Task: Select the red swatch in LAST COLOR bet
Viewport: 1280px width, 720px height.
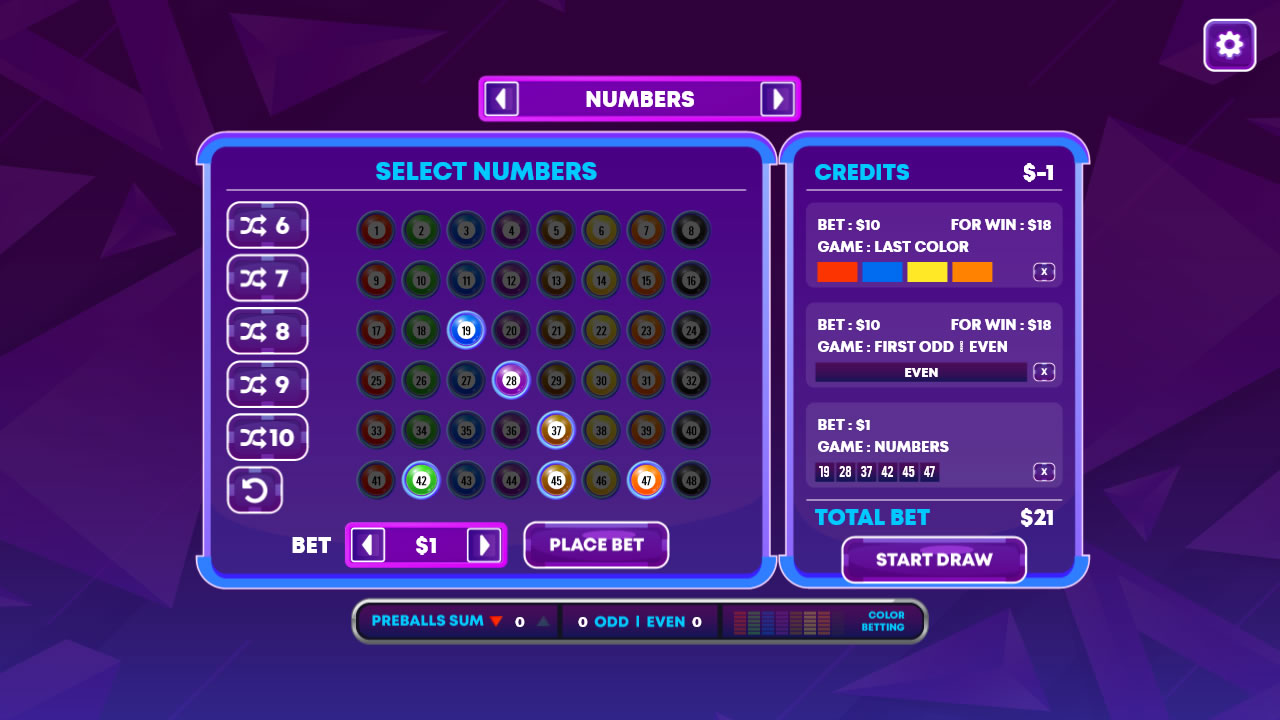Action: (836, 271)
